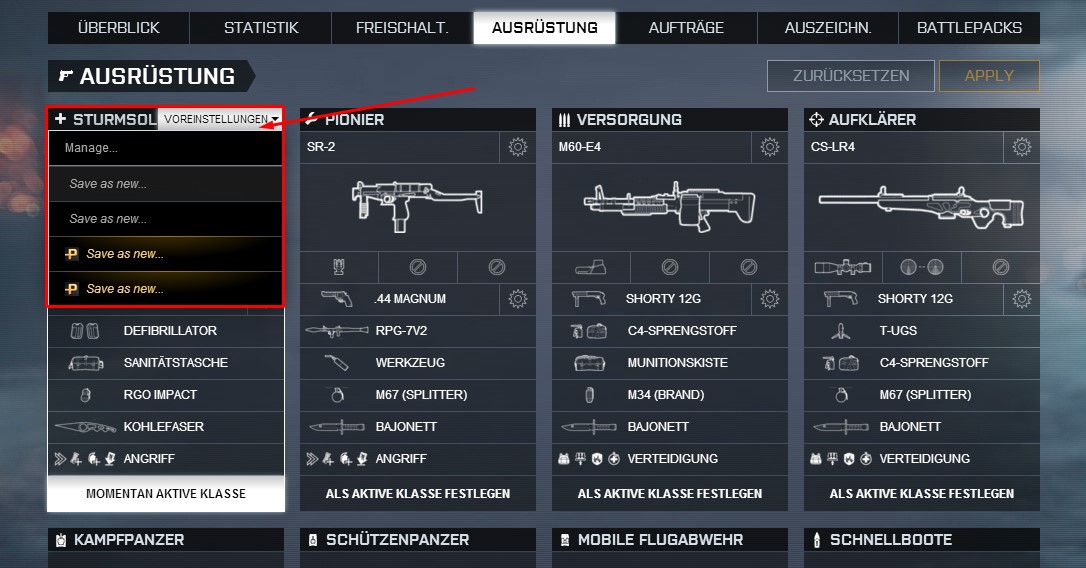Show the Aufträge tab
The image size is (1086, 568).
[x=686, y=28]
